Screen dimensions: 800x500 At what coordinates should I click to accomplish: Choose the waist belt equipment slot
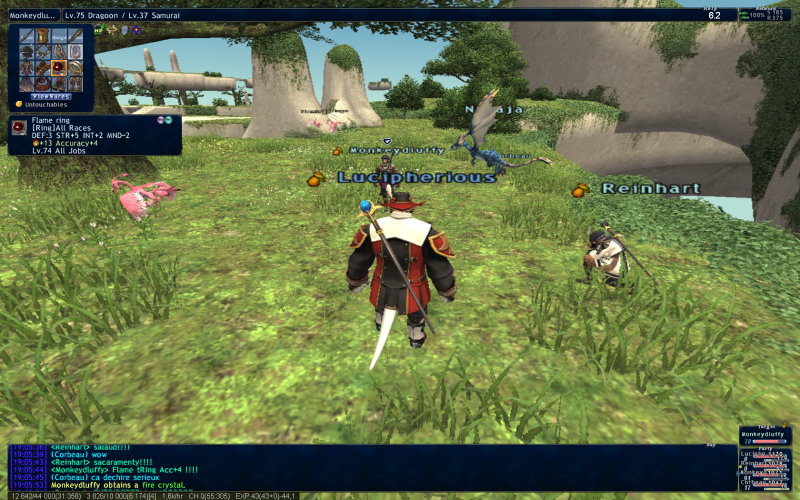44,83
